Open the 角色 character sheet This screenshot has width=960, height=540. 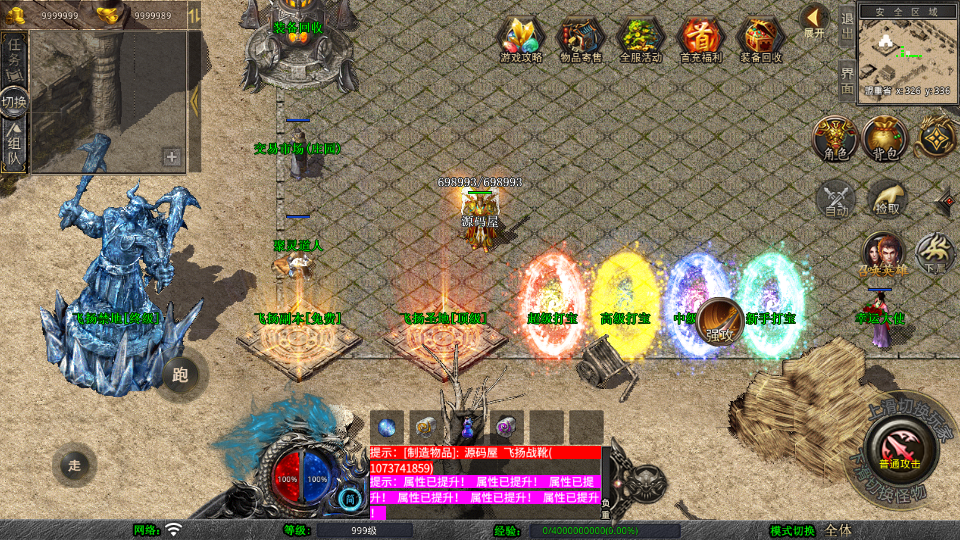point(834,138)
